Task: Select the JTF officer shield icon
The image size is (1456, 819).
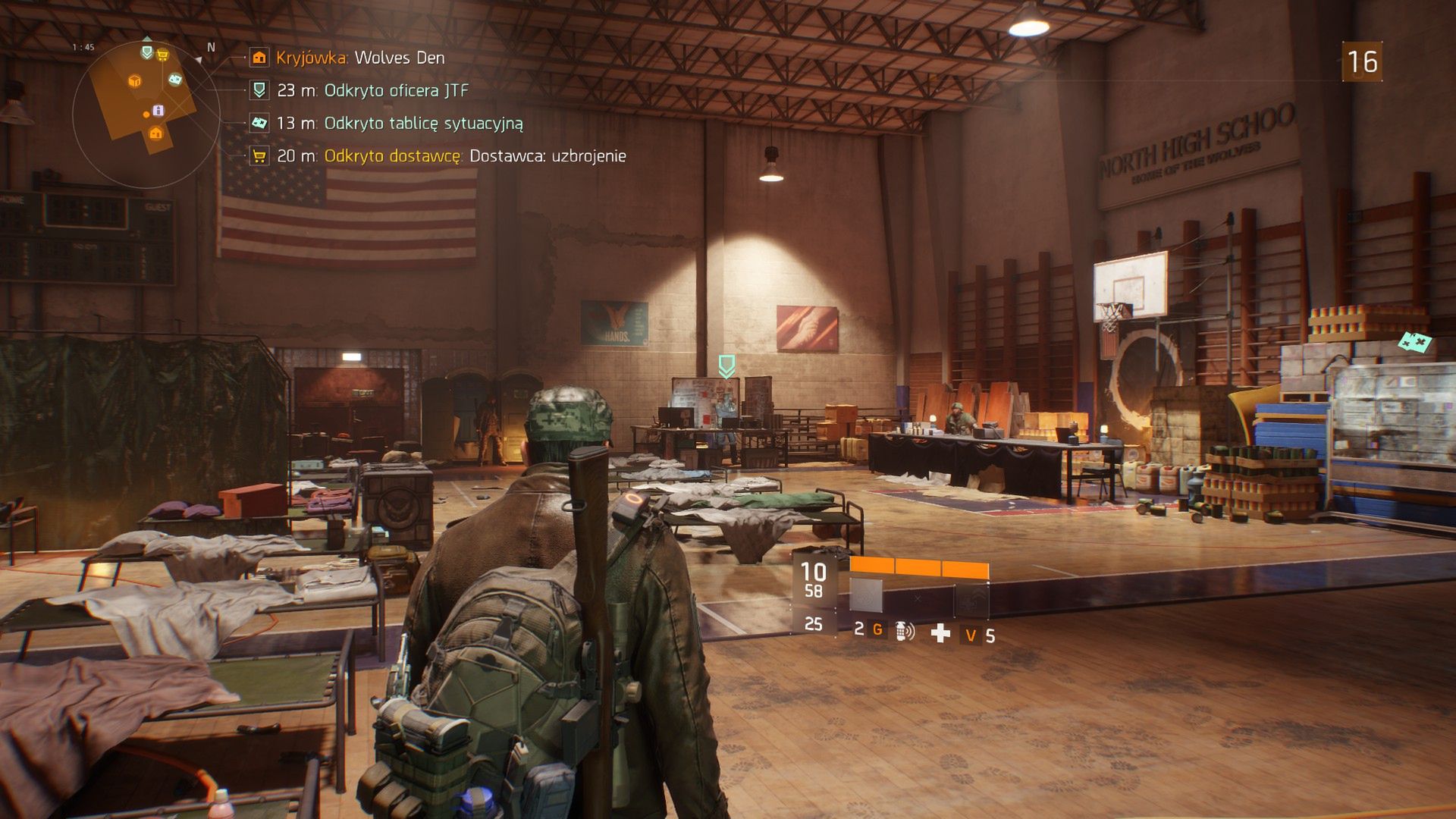Action: tap(259, 91)
